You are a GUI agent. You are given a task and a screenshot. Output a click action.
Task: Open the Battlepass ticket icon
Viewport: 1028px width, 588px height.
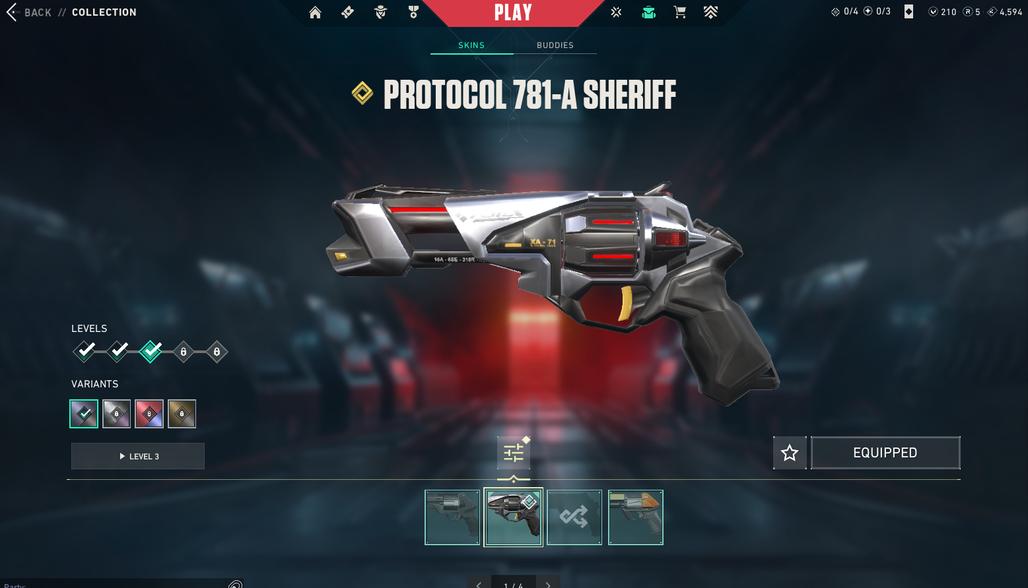pos(347,13)
